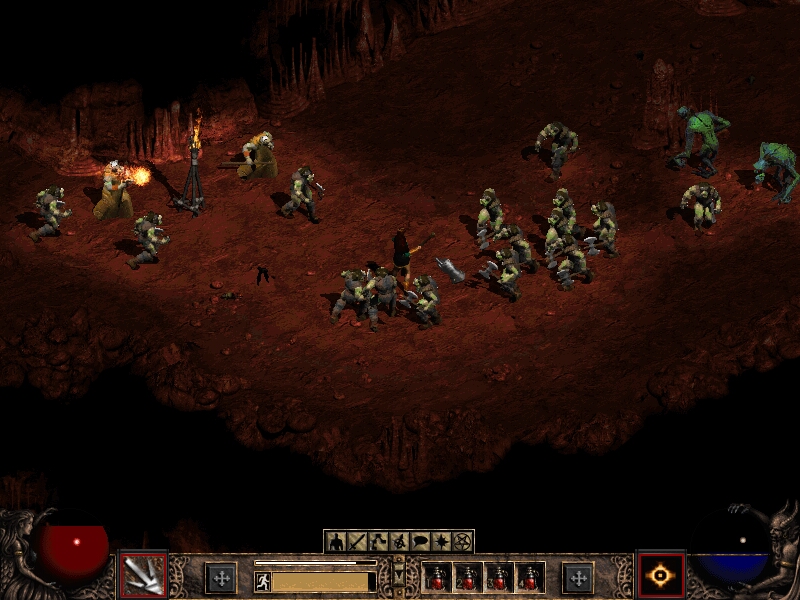Image resolution: width=800 pixels, height=600 pixels.
Task: Use the red potion in belt slot 4
Action: click(x=530, y=578)
